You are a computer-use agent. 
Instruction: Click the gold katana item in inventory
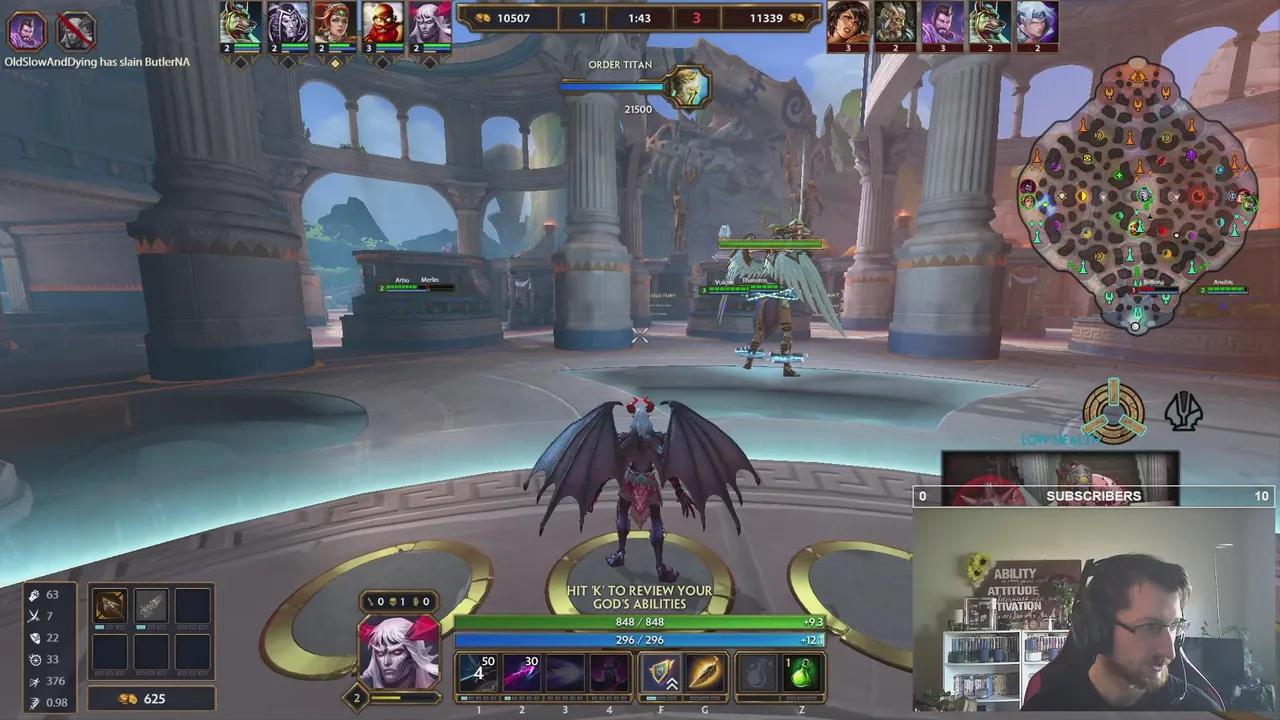(110, 604)
